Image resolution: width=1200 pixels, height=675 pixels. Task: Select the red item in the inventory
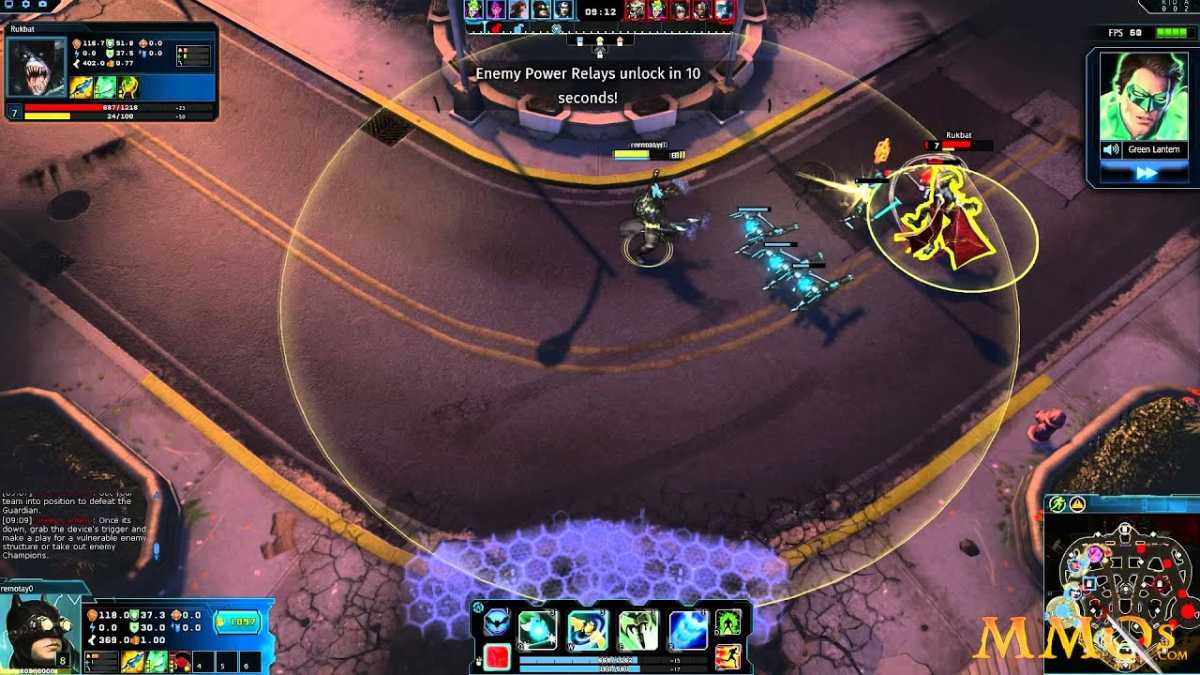(x=180, y=661)
